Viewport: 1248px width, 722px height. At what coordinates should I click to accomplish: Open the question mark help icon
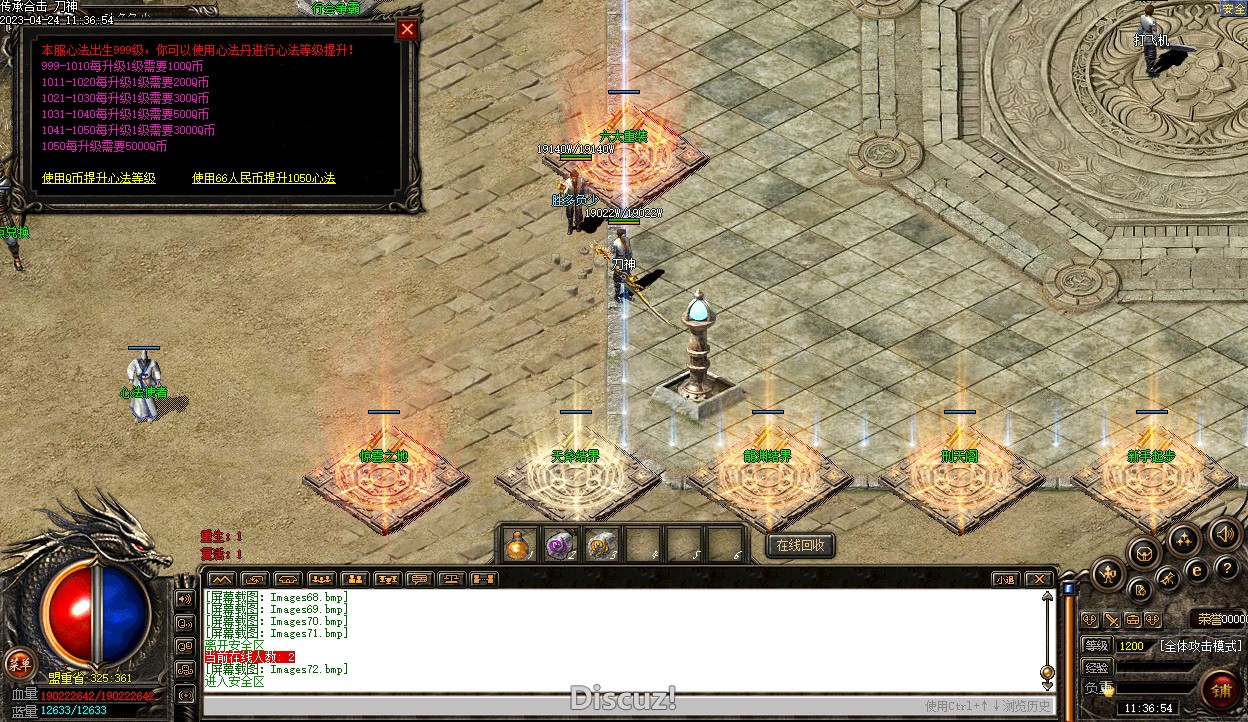point(1227,568)
